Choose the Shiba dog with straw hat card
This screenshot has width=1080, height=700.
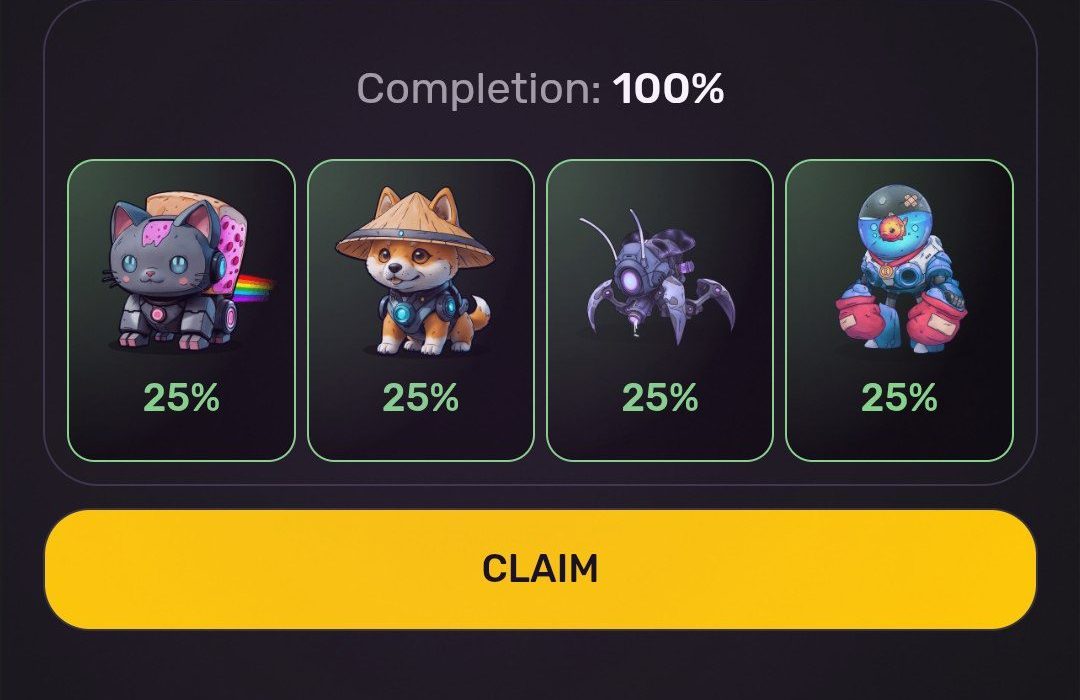click(x=420, y=310)
